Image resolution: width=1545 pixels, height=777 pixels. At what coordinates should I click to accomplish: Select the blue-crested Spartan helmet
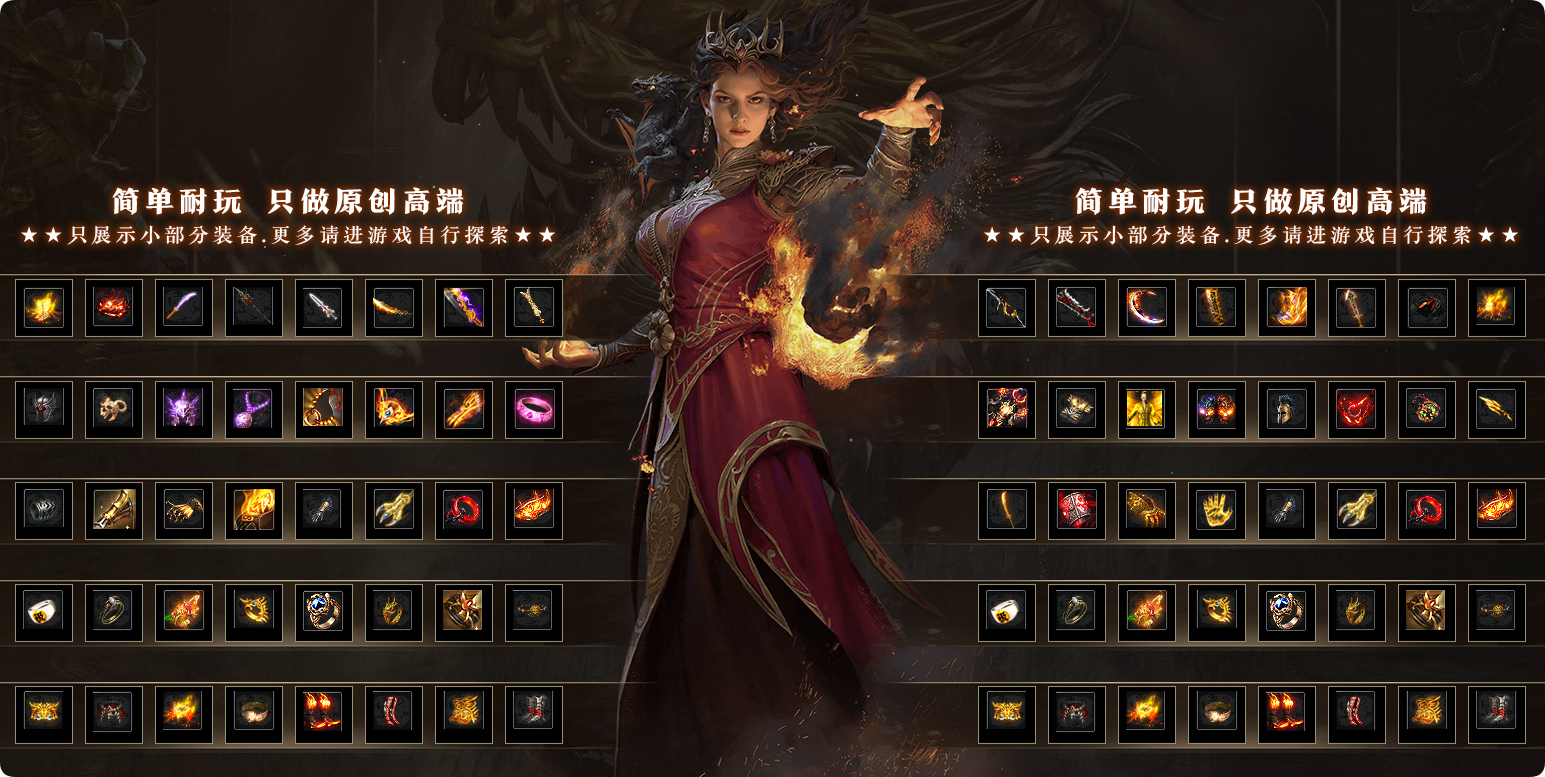(1286, 409)
